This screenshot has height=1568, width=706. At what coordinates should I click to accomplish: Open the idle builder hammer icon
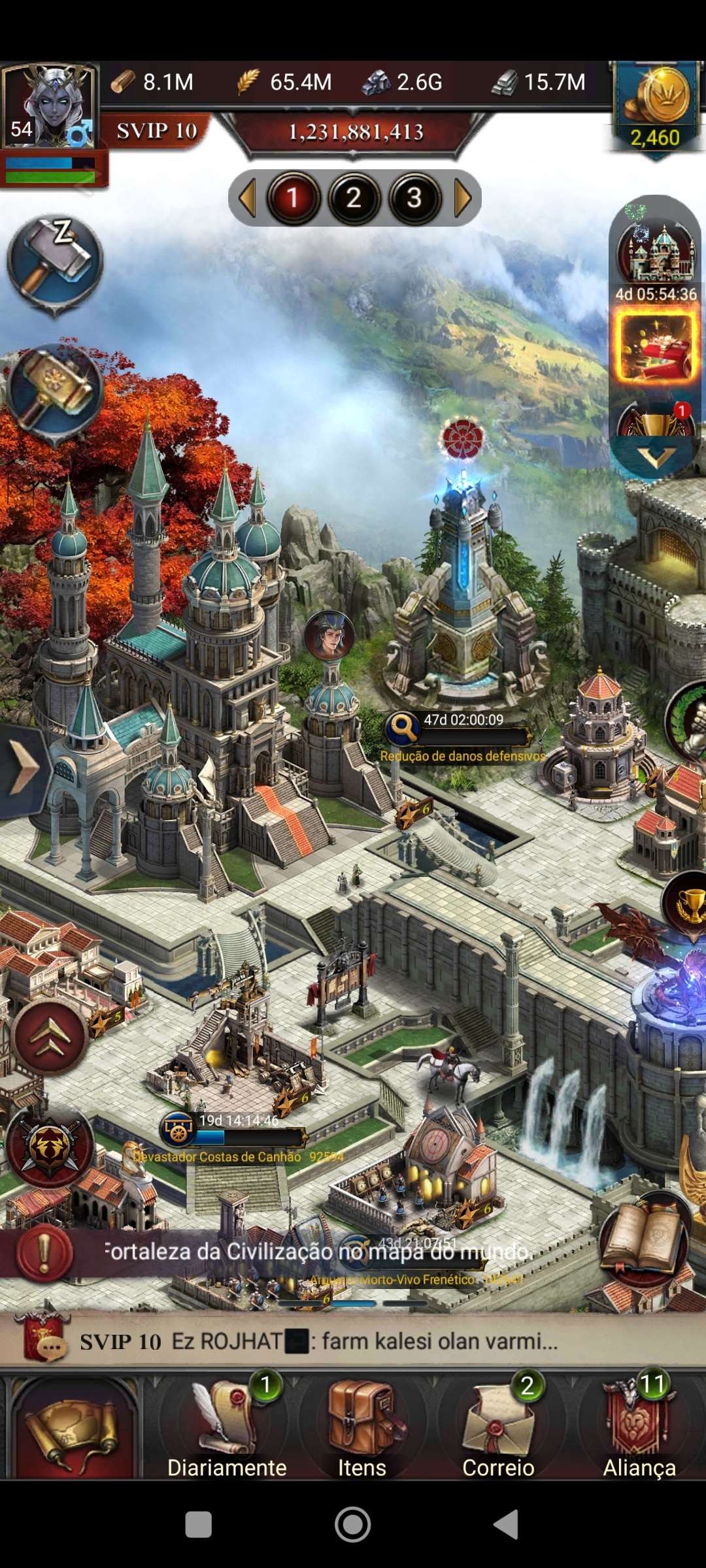[55, 261]
